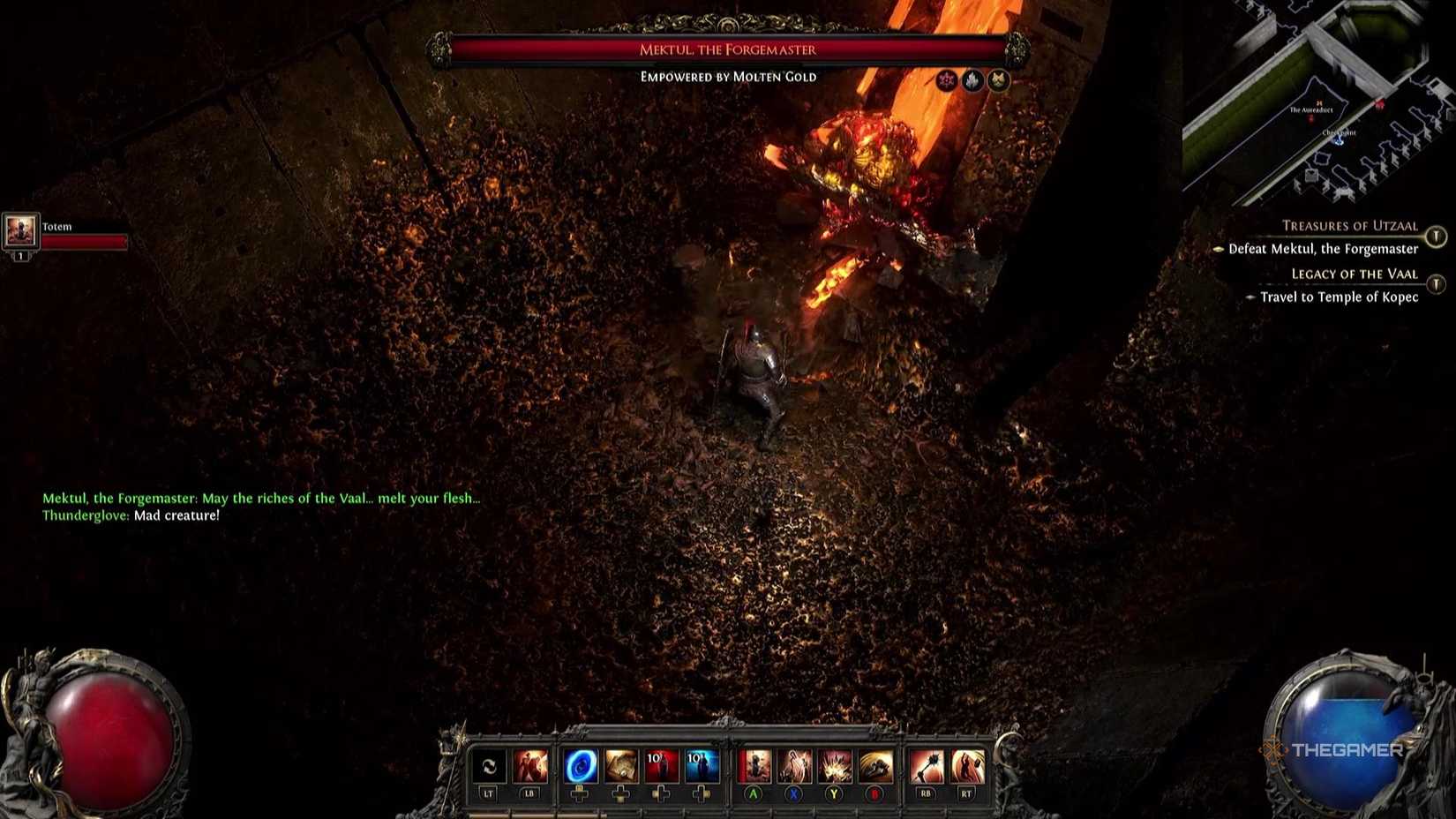Select the explosive skill icon on the Y button
The width and height of the screenshot is (1456, 819).
834,766
